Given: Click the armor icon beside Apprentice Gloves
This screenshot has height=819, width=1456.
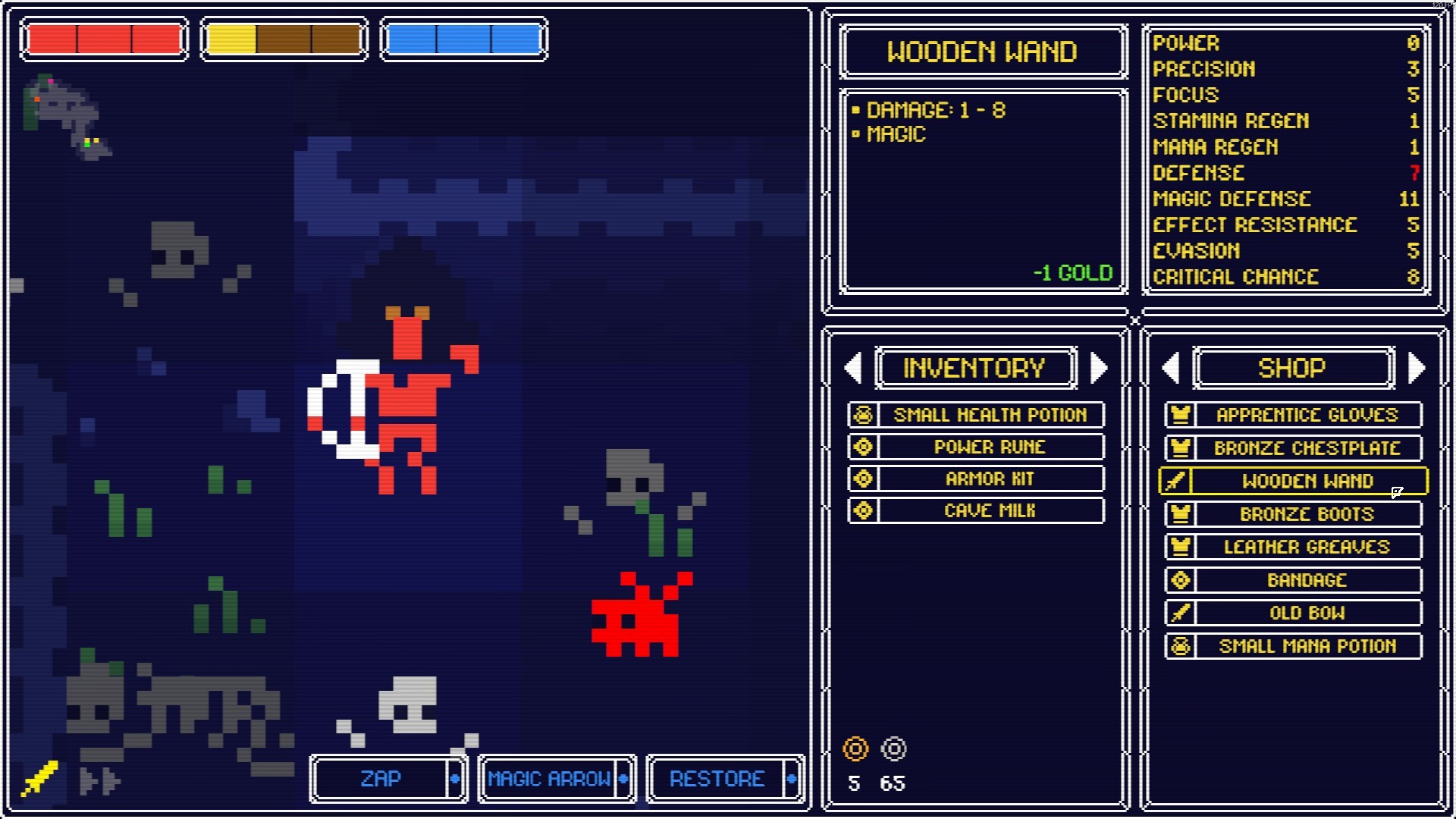Looking at the screenshot, I should tap(1181, 415).
